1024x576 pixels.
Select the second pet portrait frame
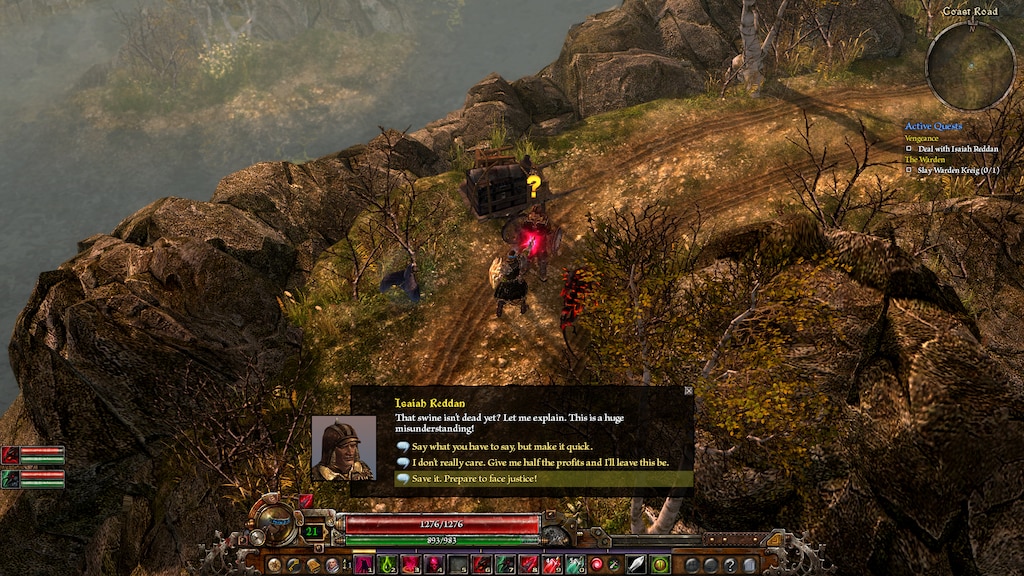coord(33,479)
